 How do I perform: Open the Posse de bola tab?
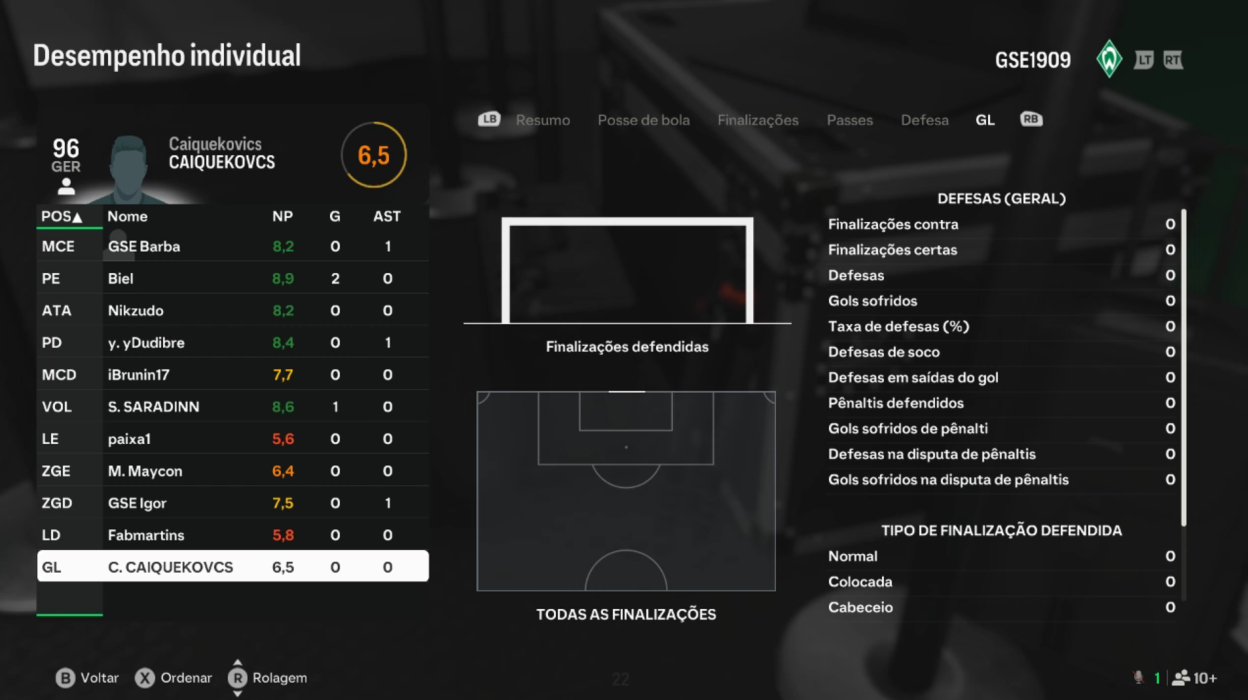tap(643, 120)
